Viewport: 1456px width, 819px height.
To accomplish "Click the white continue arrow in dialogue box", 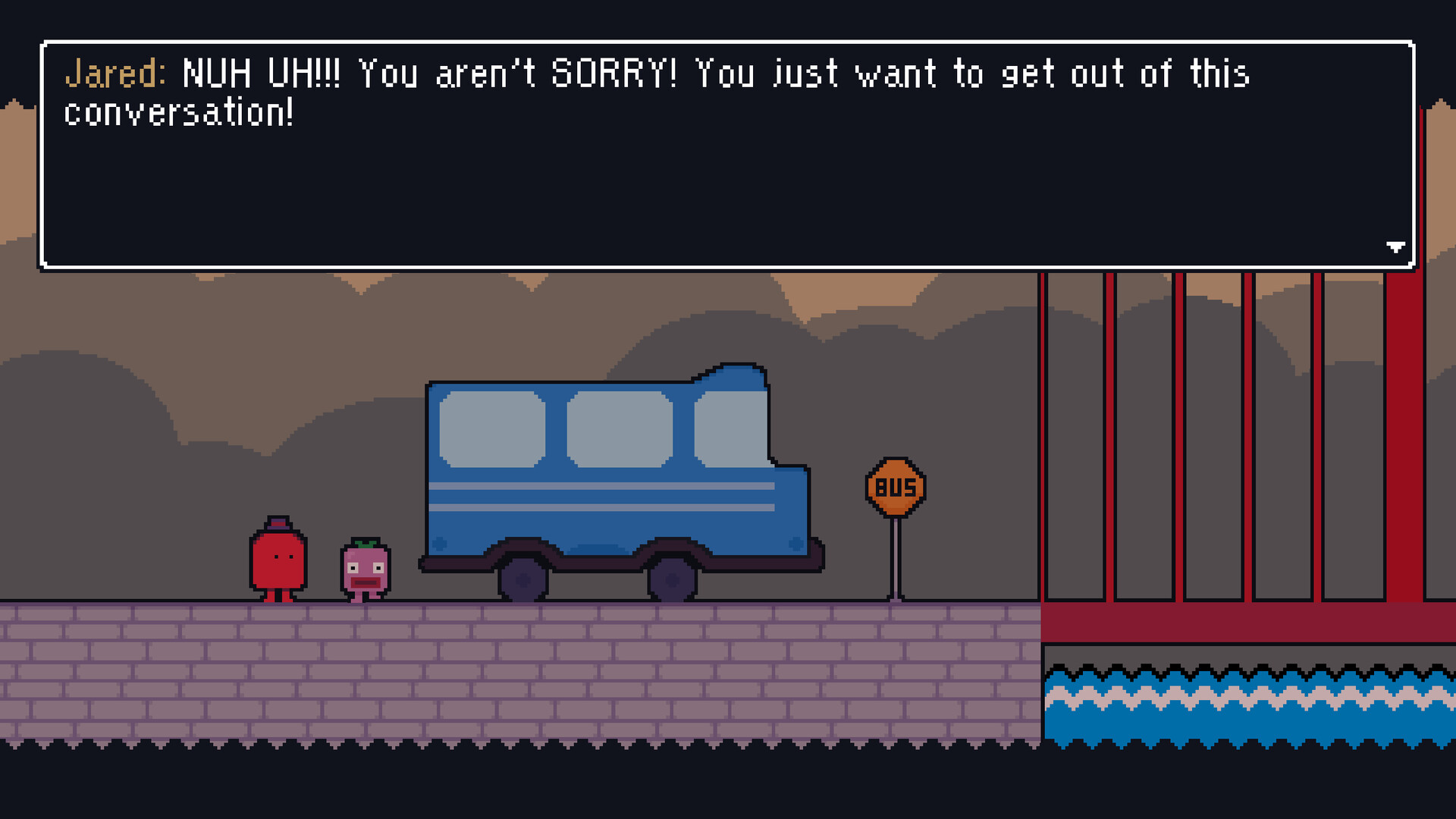I will 1396,246.
